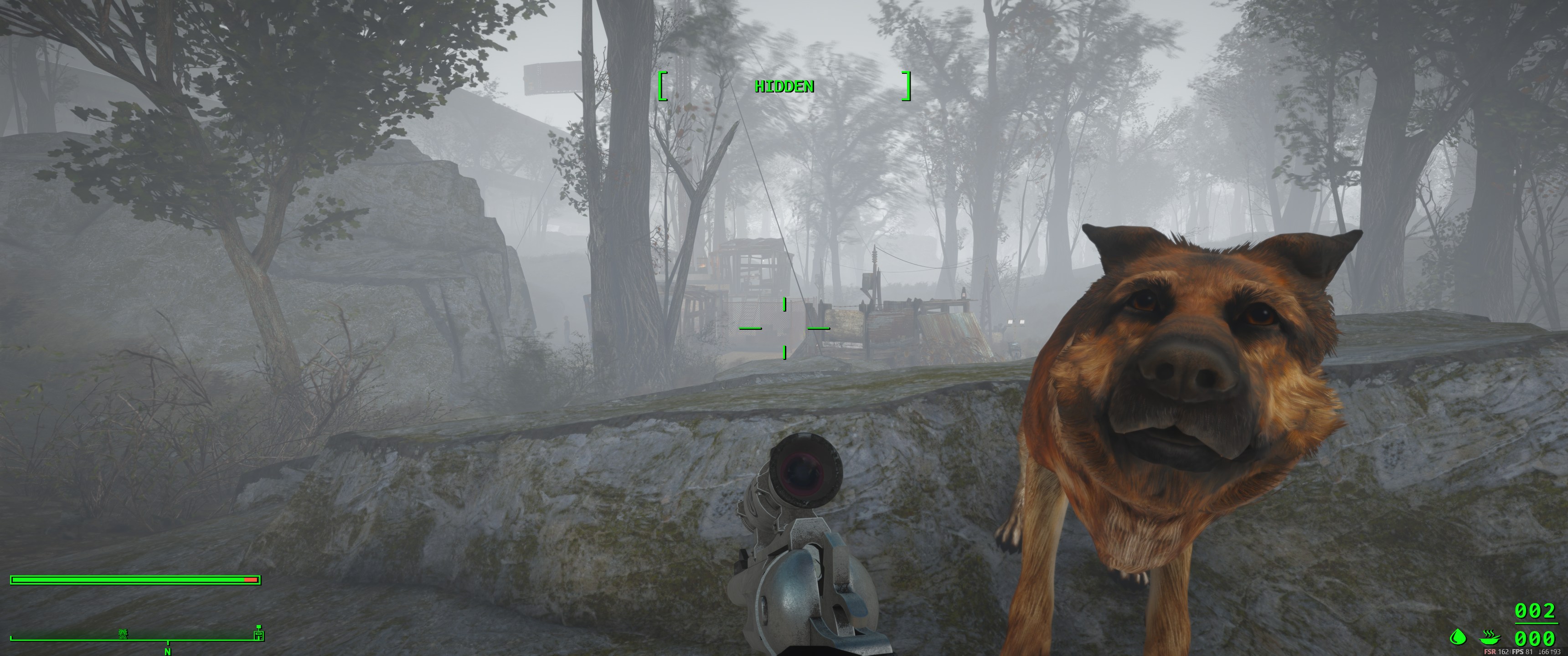Click the water drop thirst icon
The height and width of the screenshot is (656, 1568).
tap(1457, 637)
